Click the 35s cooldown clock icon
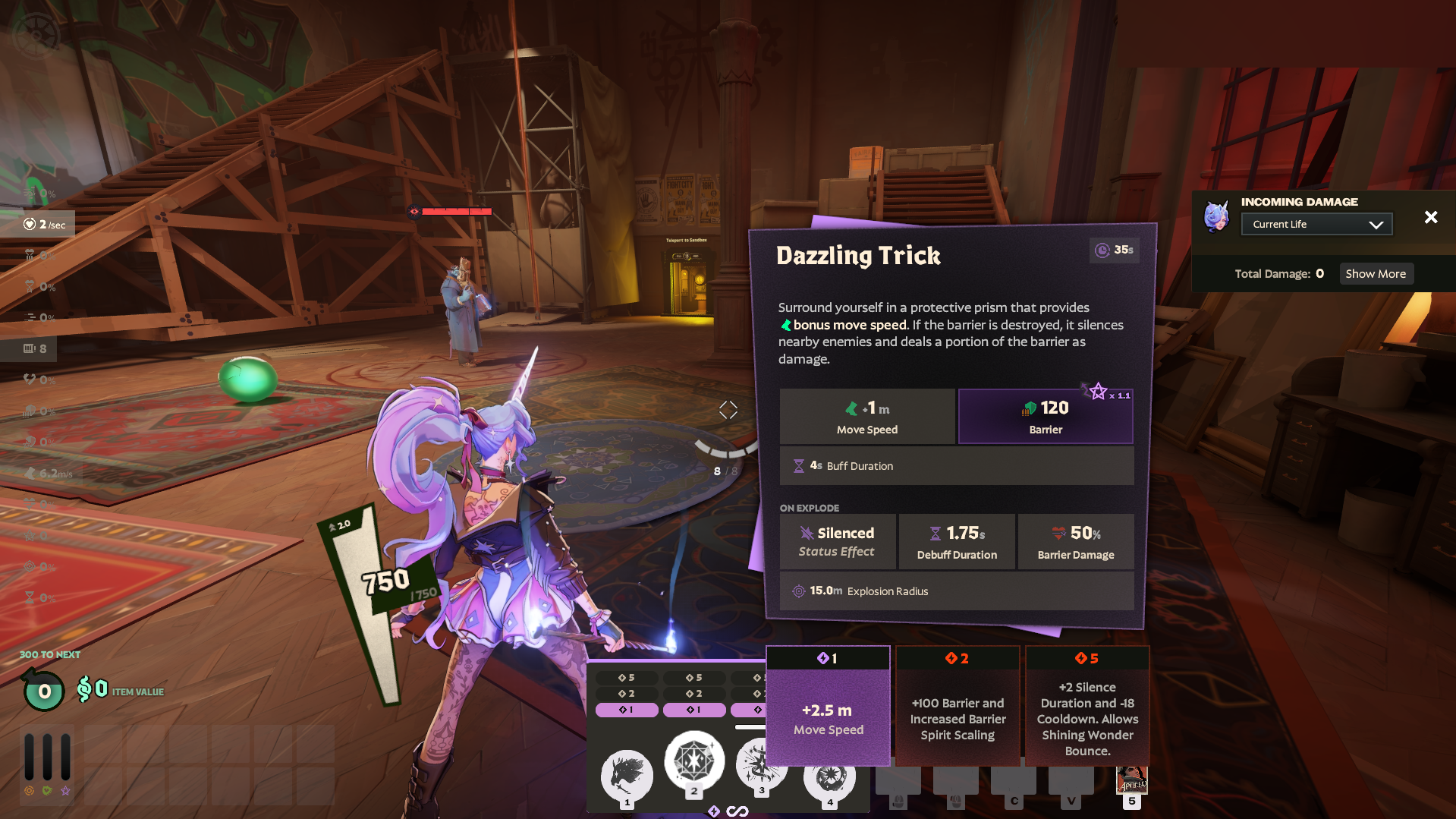 point(1102,250)
